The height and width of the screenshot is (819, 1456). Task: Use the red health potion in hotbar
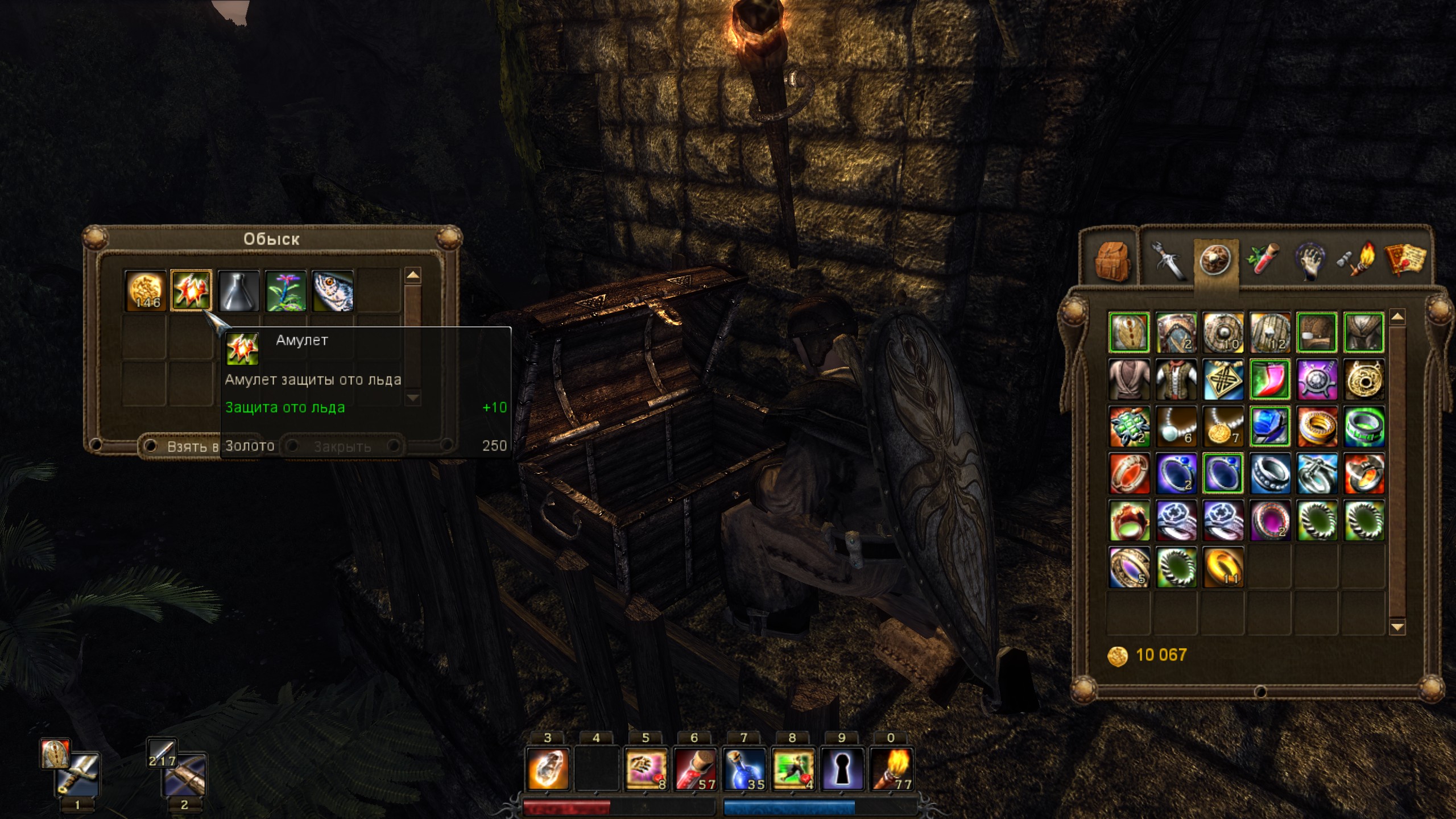coord(695,769)
